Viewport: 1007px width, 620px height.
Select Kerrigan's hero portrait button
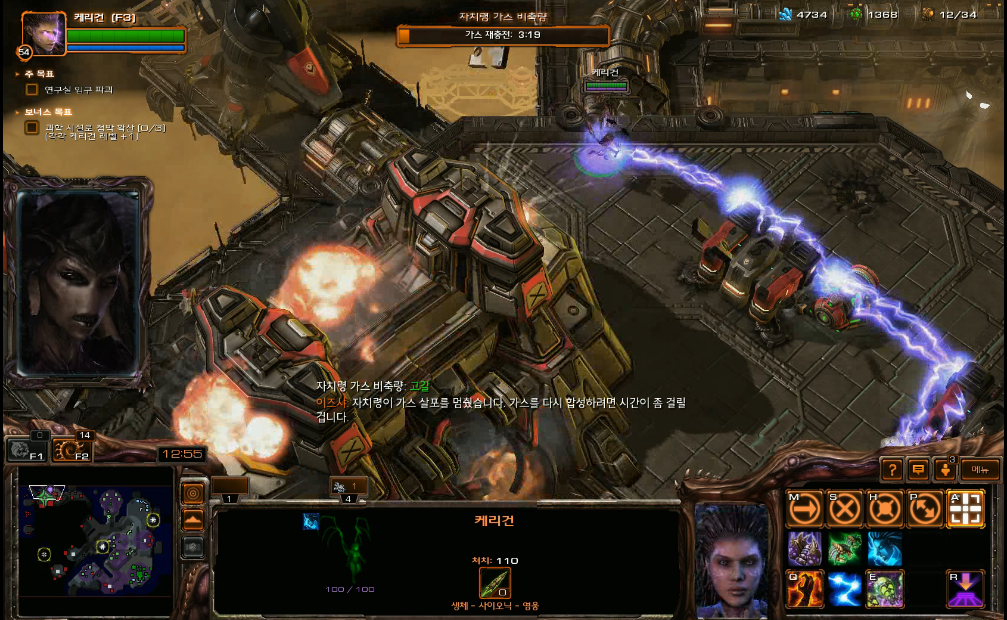(x=44, y=33)
